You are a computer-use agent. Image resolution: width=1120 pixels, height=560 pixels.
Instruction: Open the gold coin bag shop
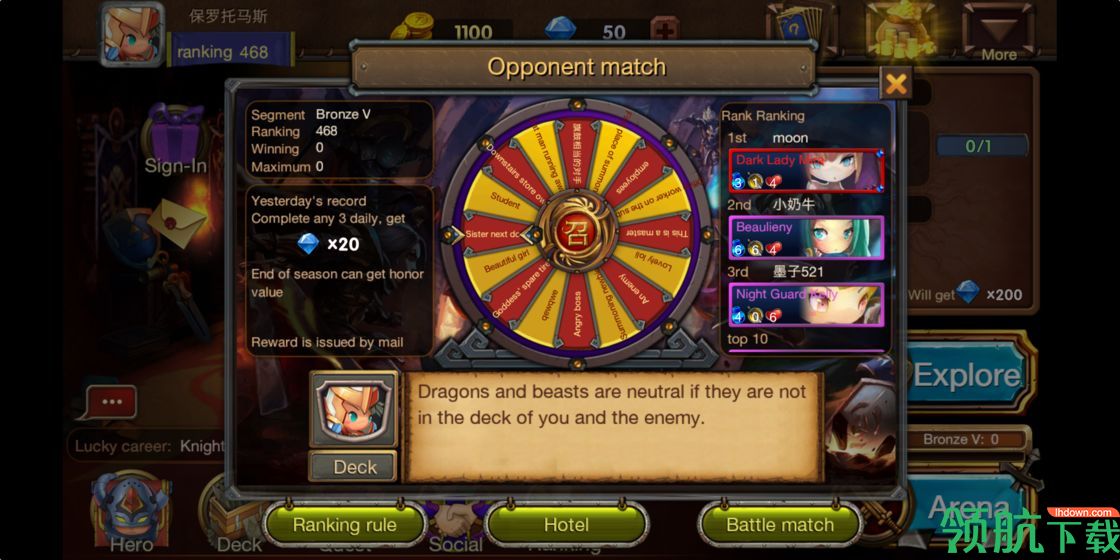(900, 30)
